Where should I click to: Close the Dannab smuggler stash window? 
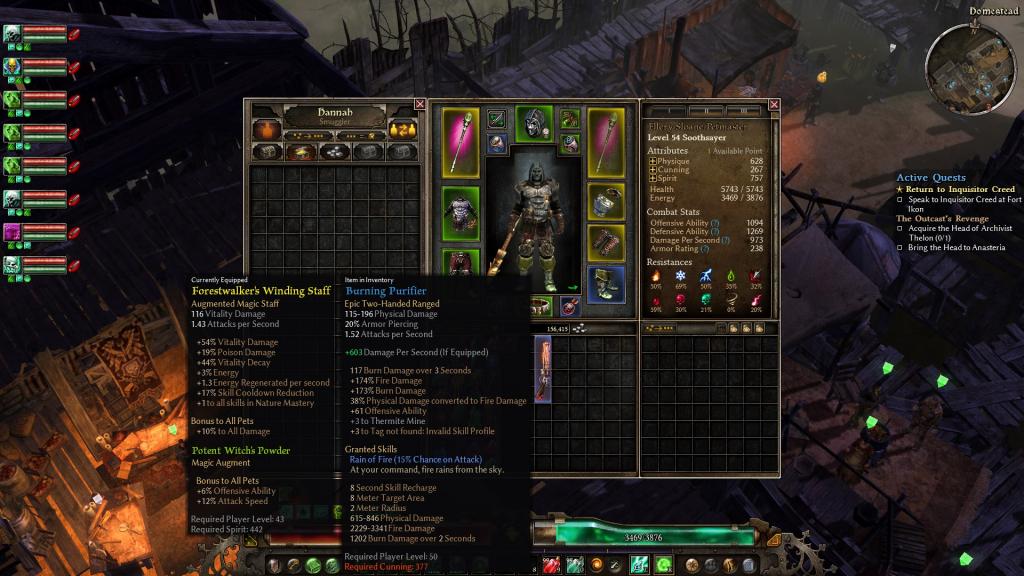[420, 104]
